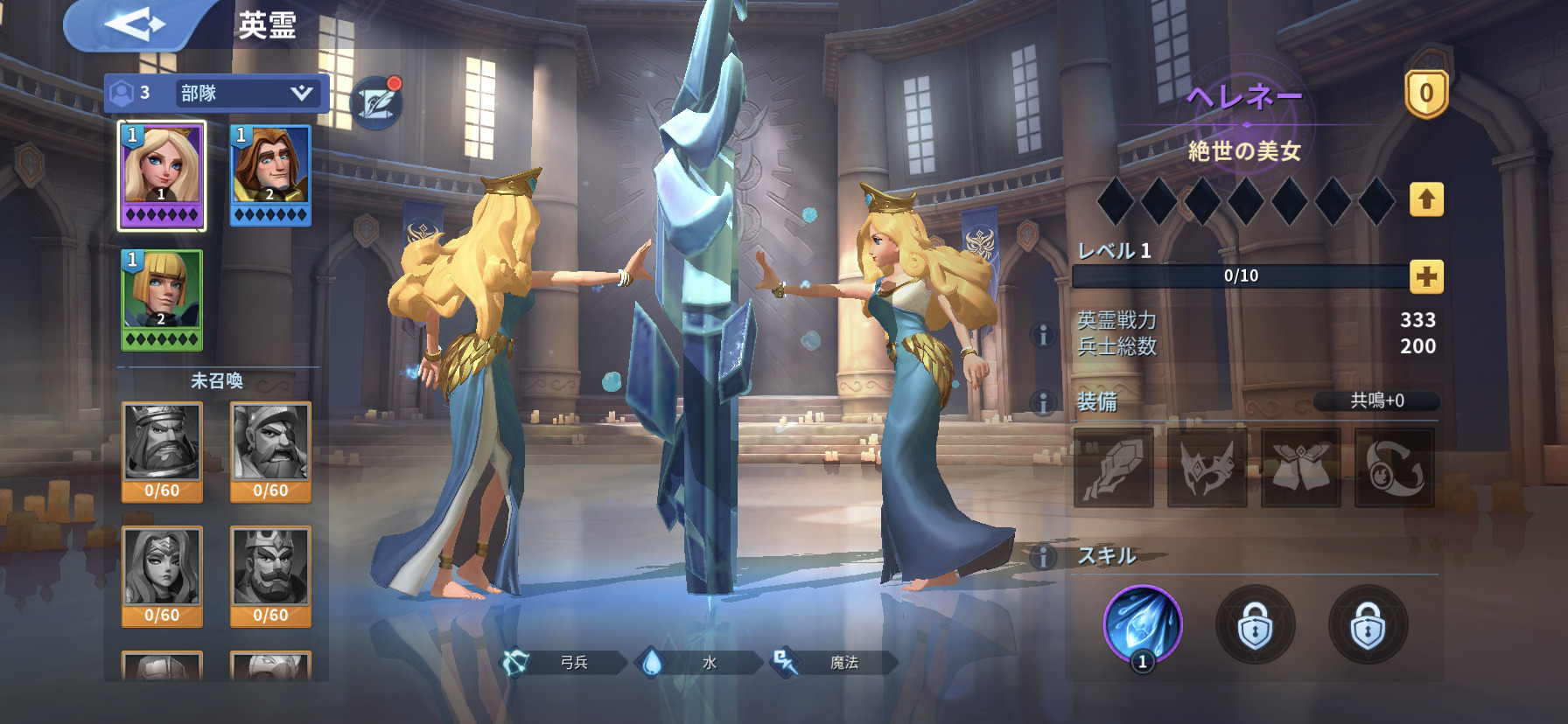Tap the star upgrade arrow button

pos(1426,200)
